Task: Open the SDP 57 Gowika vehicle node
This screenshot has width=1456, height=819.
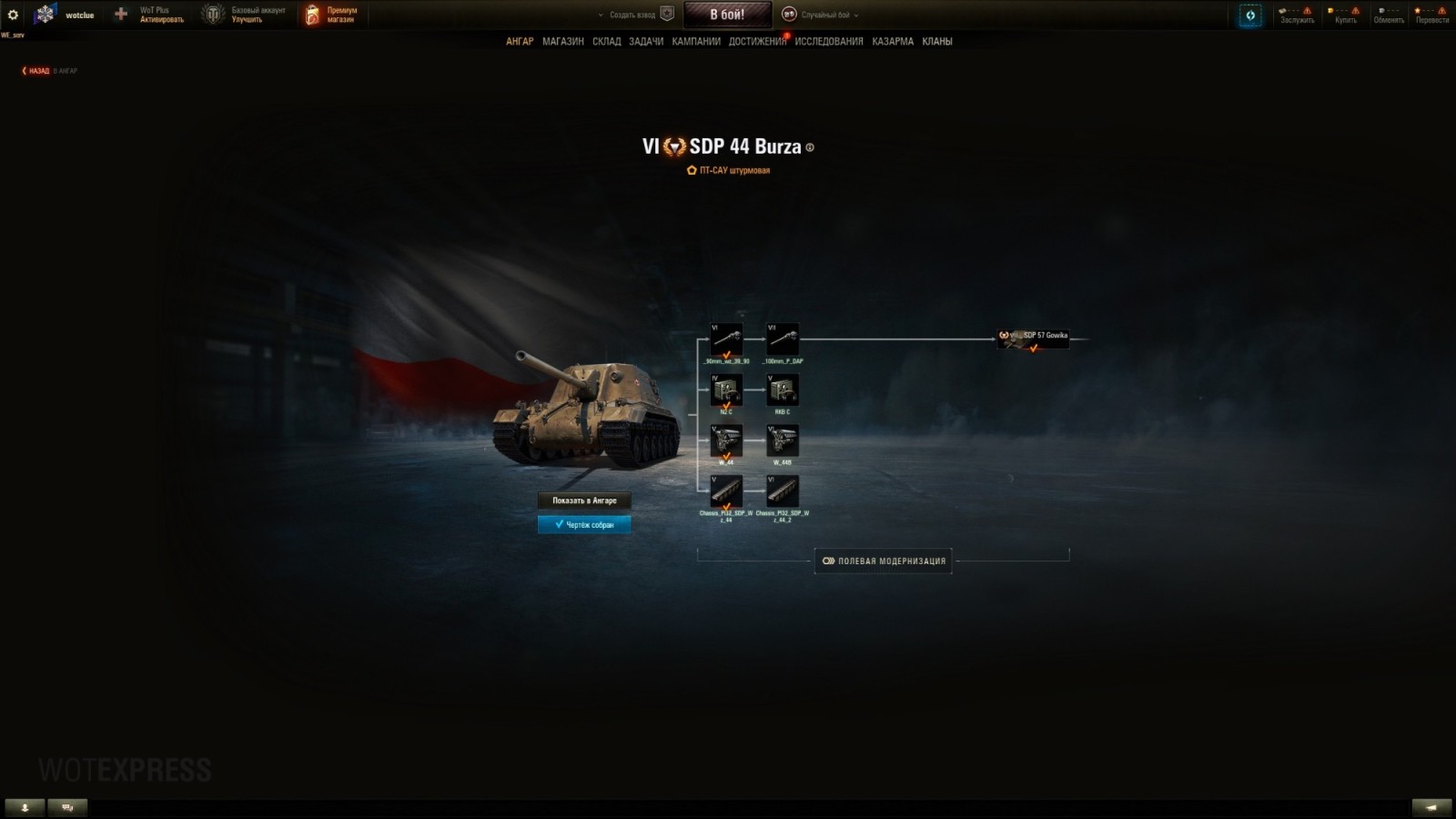Action: pos(1033,339)
